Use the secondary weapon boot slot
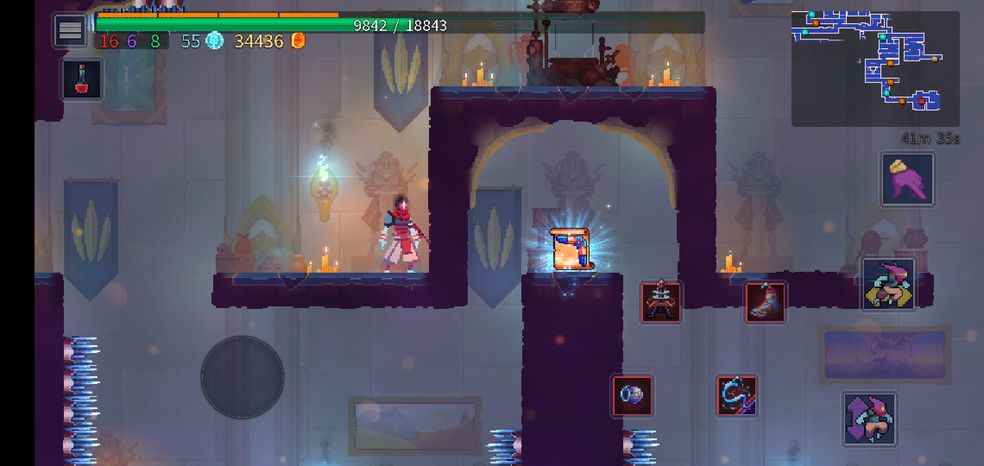 pos(765,301)
